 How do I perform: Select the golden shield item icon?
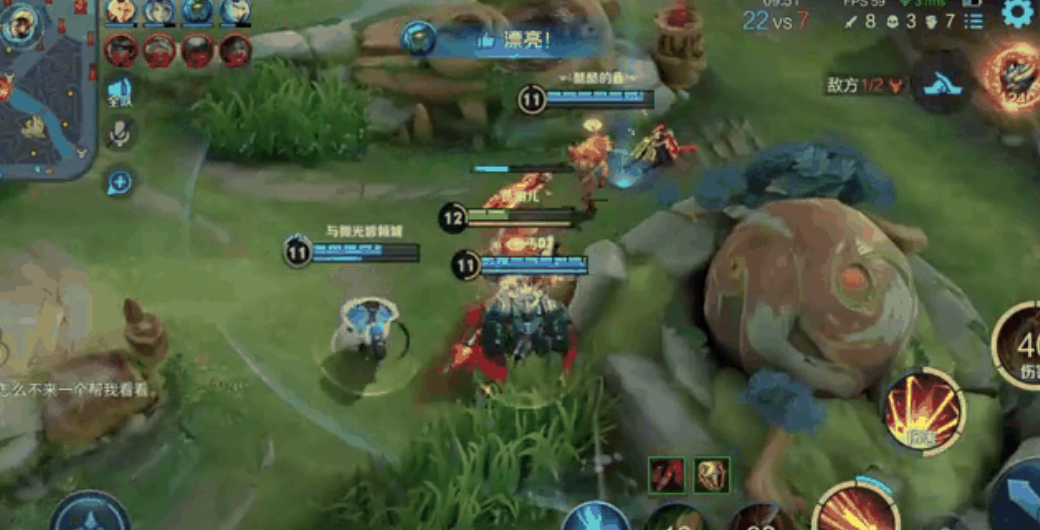tap(712, 475)
